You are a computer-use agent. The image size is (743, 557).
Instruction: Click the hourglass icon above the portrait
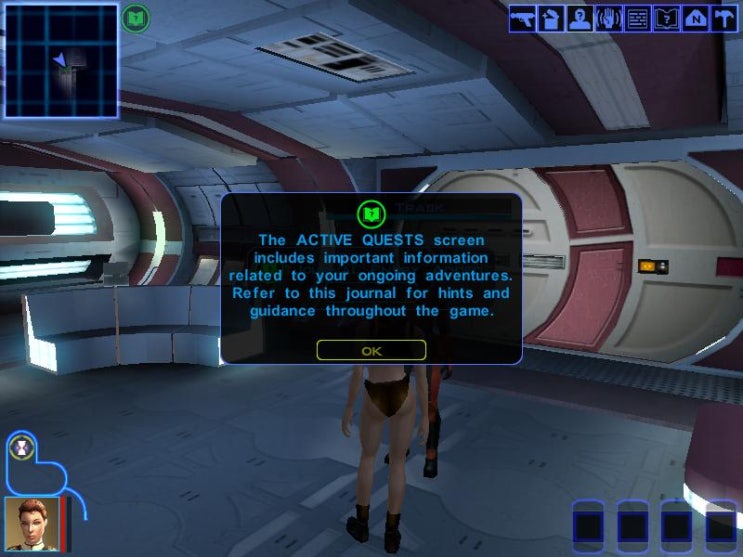pos(21,450)
